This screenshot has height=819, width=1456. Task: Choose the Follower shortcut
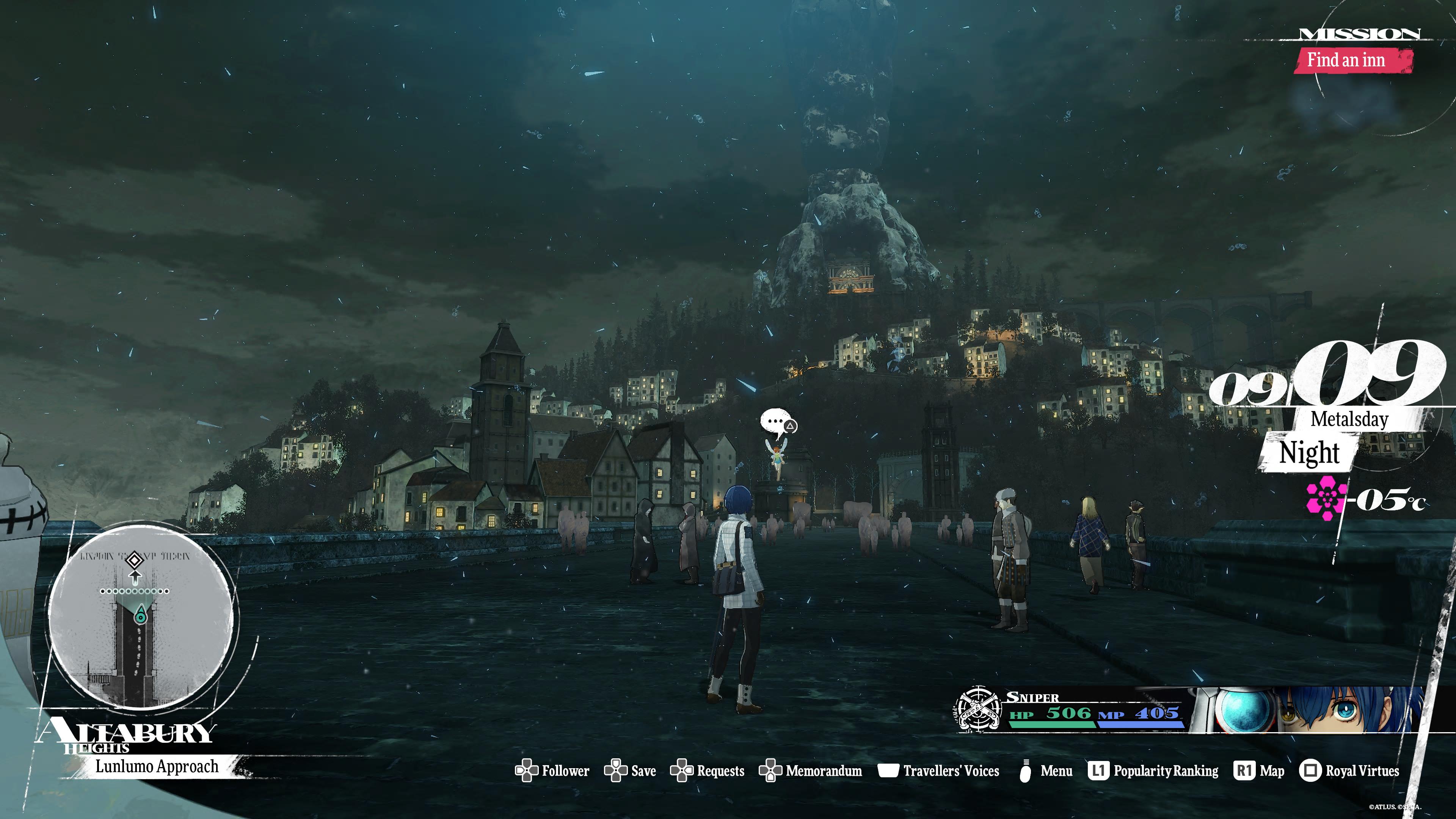coord(552,770)
